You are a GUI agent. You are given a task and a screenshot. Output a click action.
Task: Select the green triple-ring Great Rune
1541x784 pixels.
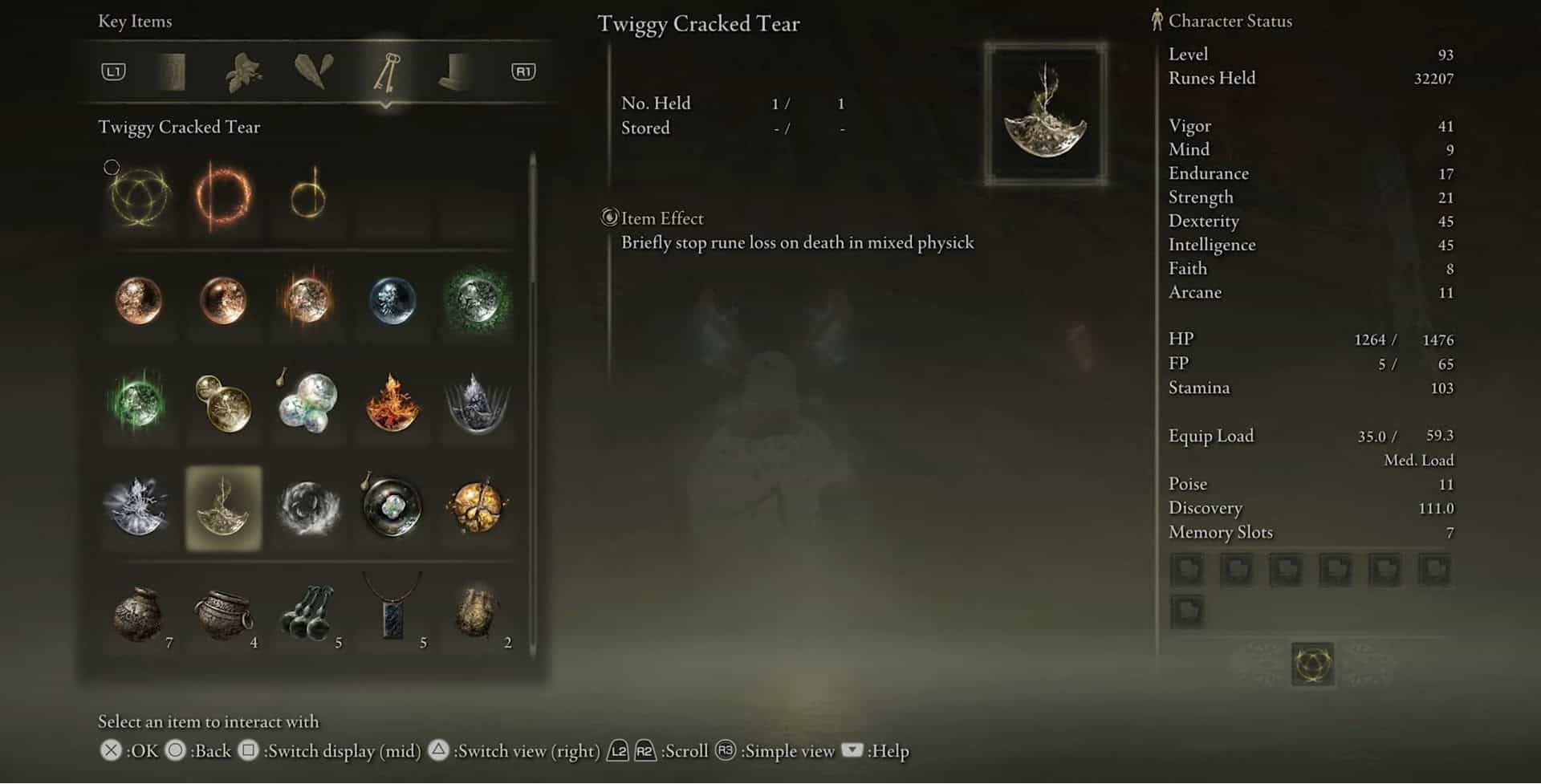click(140, 197)
